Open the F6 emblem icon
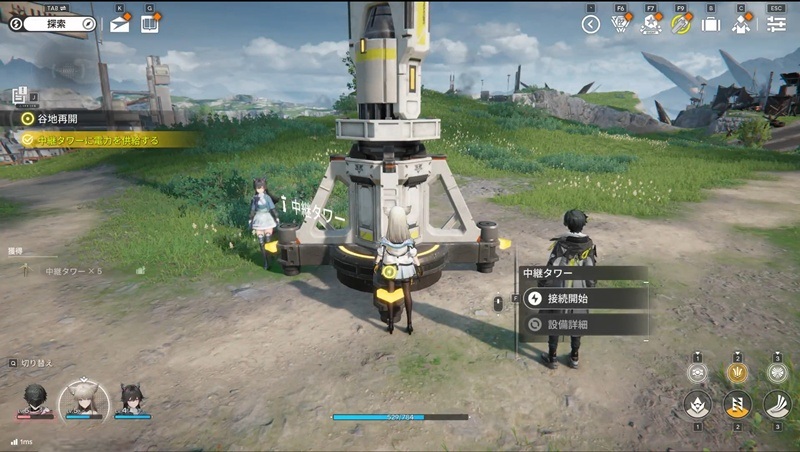800x452 pixels. 621,25
